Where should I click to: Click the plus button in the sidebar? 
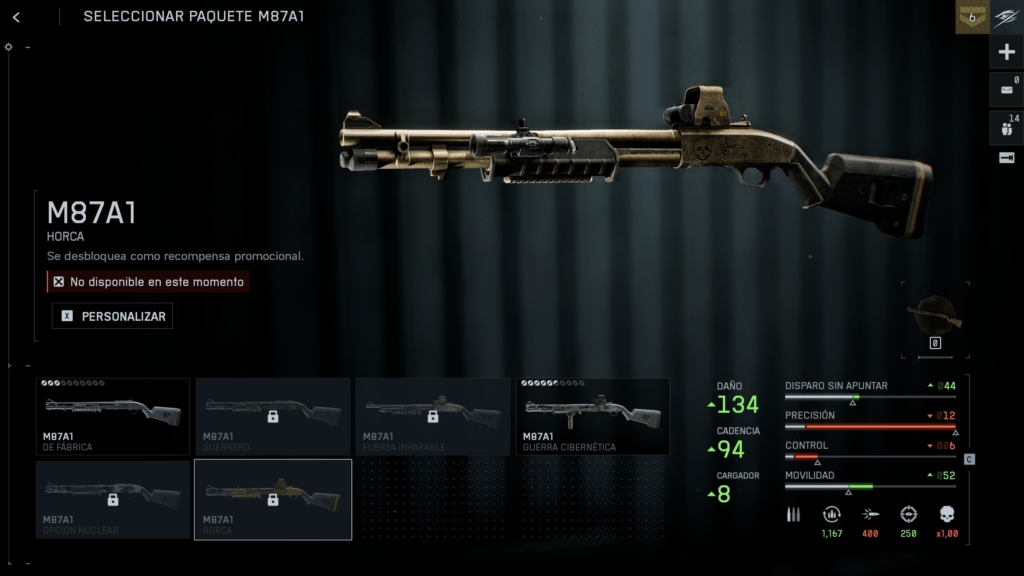(1007, 52)
